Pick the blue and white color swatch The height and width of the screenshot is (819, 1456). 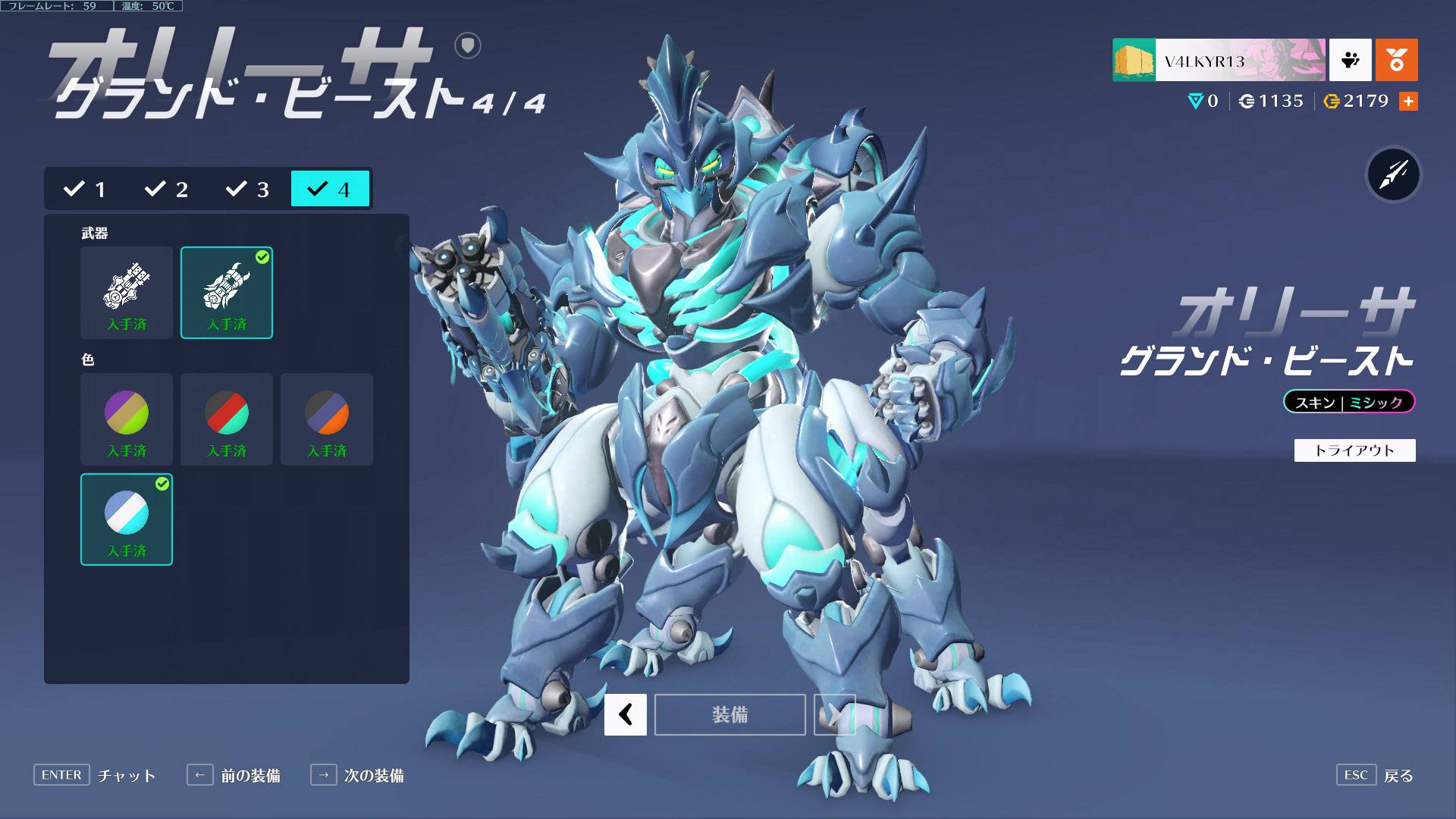[127, 519]
